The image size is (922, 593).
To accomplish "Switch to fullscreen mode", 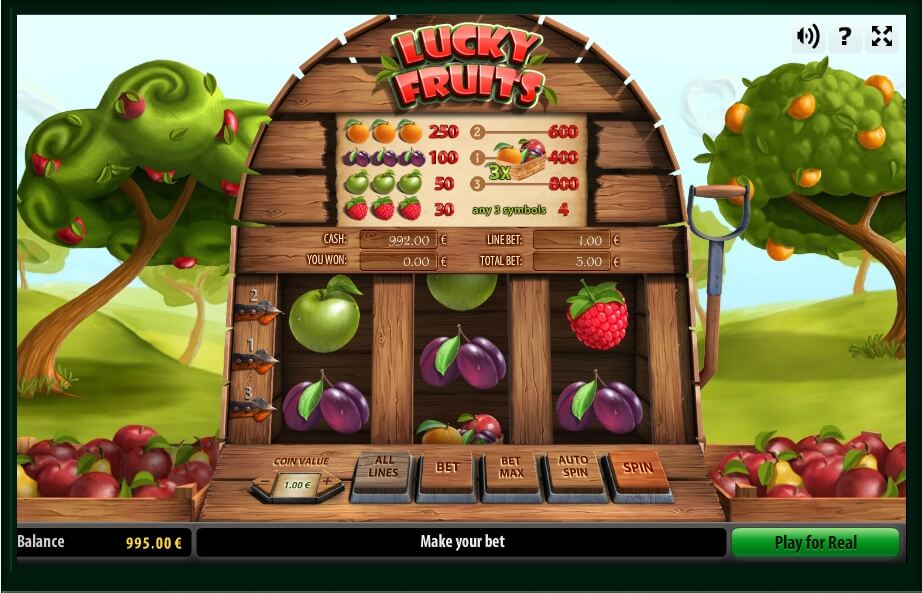I will (x=881, y=37).
